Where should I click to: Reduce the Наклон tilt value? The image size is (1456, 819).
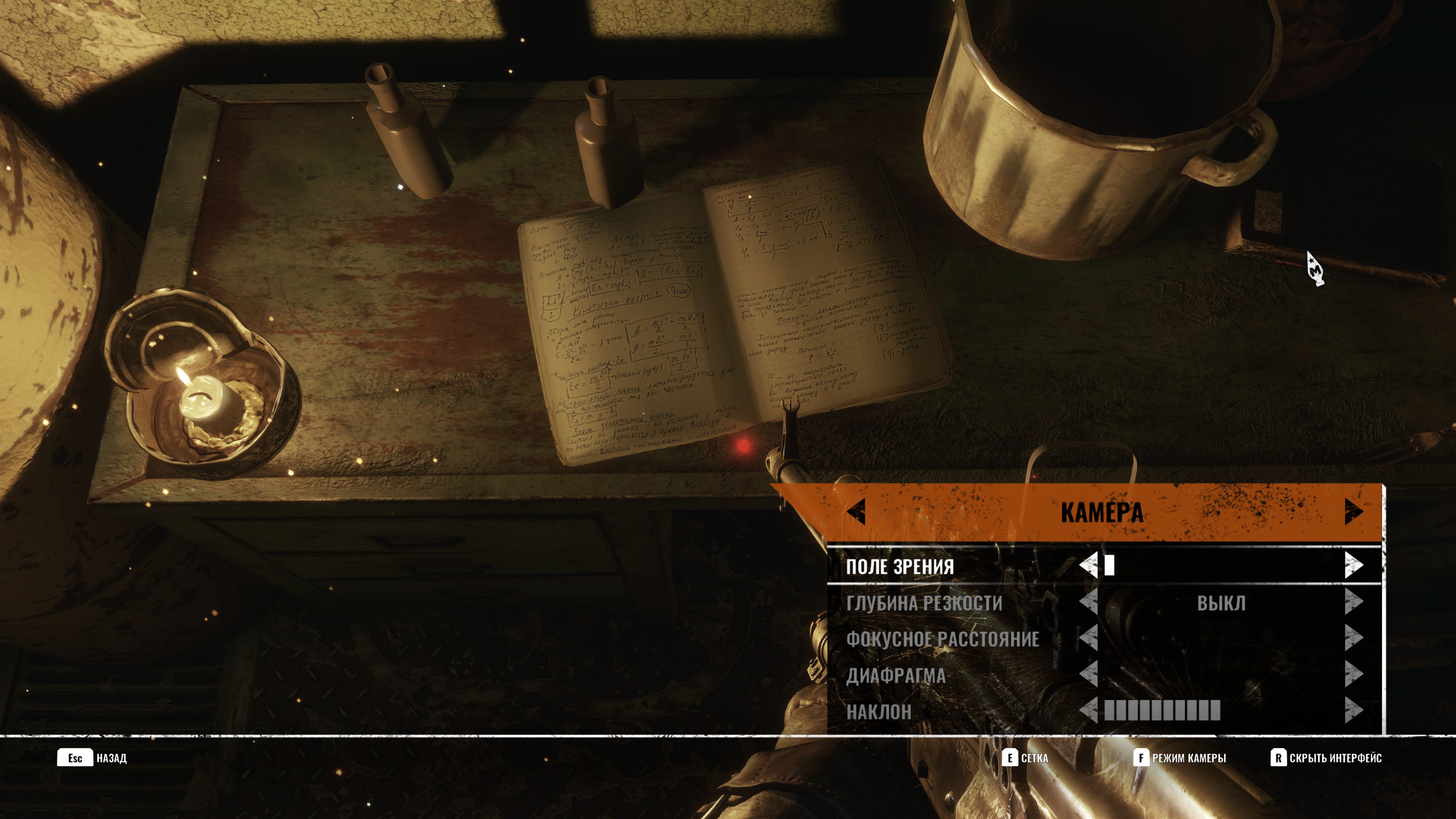tap(1088, 711)
